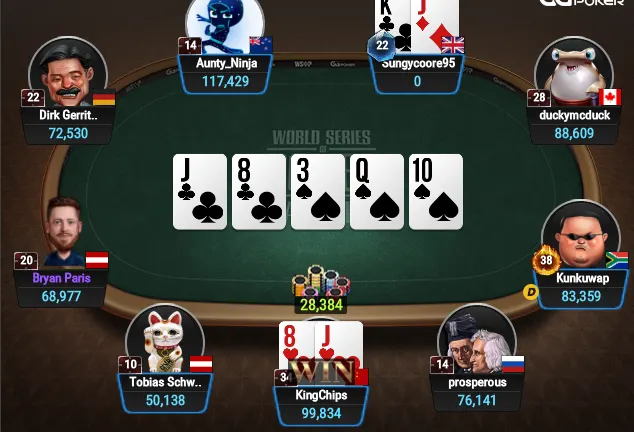Select the Sungycoore95 name plate
Screen dimensions: 634x432
[418, 71]
